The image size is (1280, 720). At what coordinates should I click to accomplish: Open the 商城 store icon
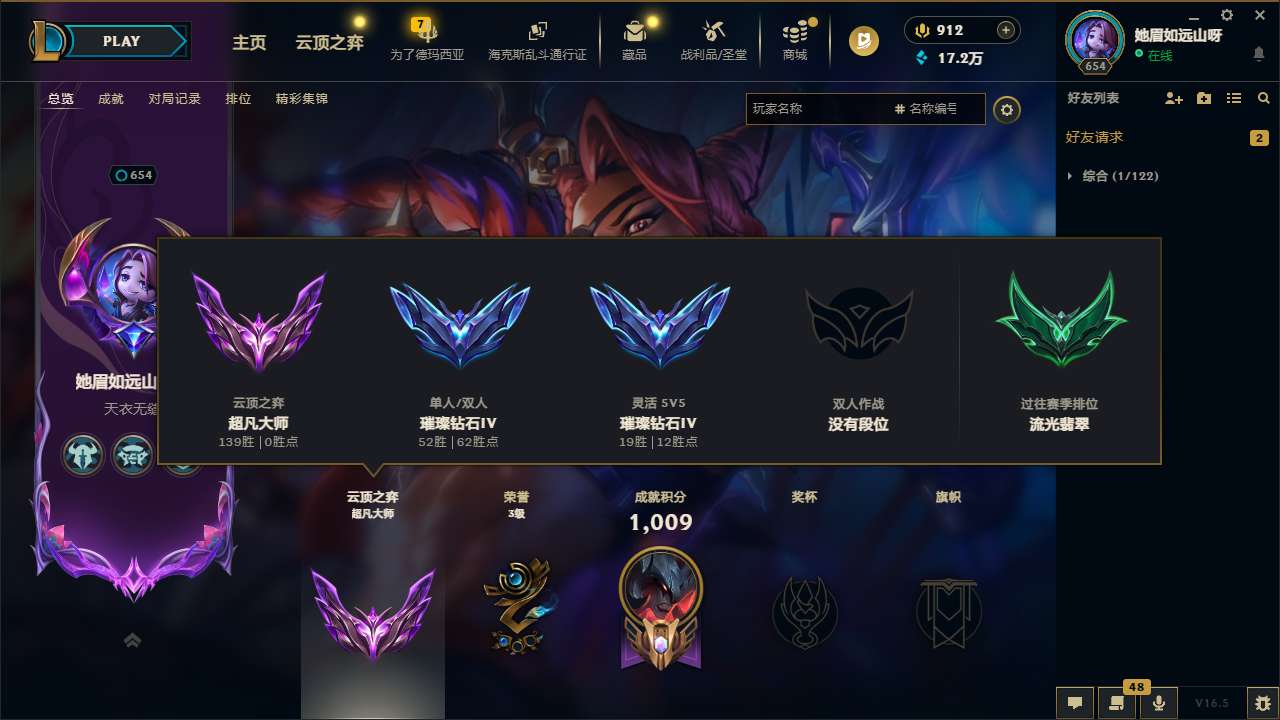[x=795, y=40]
